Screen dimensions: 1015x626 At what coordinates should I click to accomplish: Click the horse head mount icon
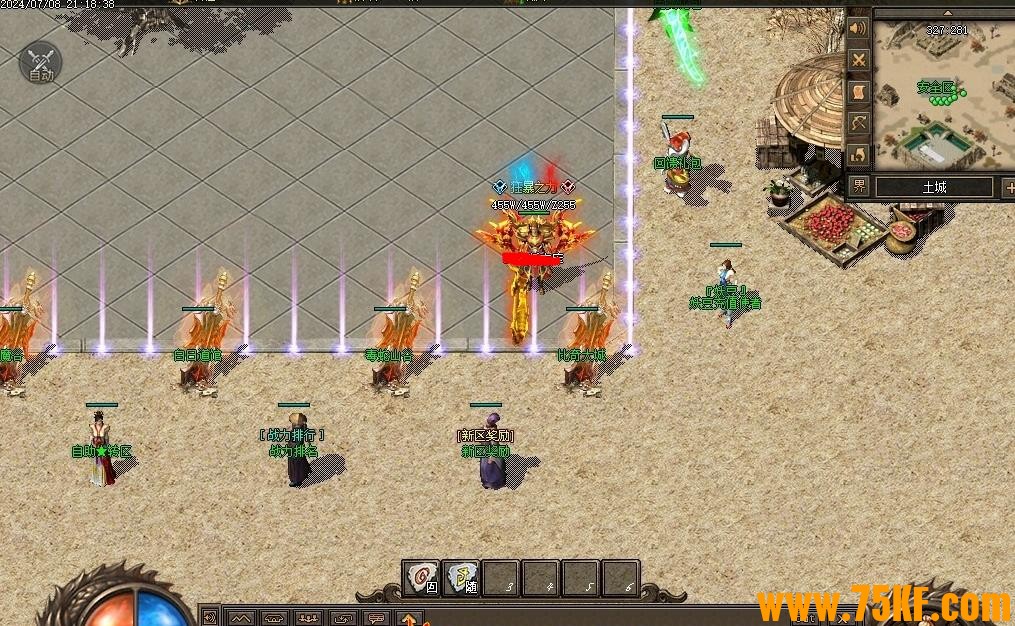(858, 154)
